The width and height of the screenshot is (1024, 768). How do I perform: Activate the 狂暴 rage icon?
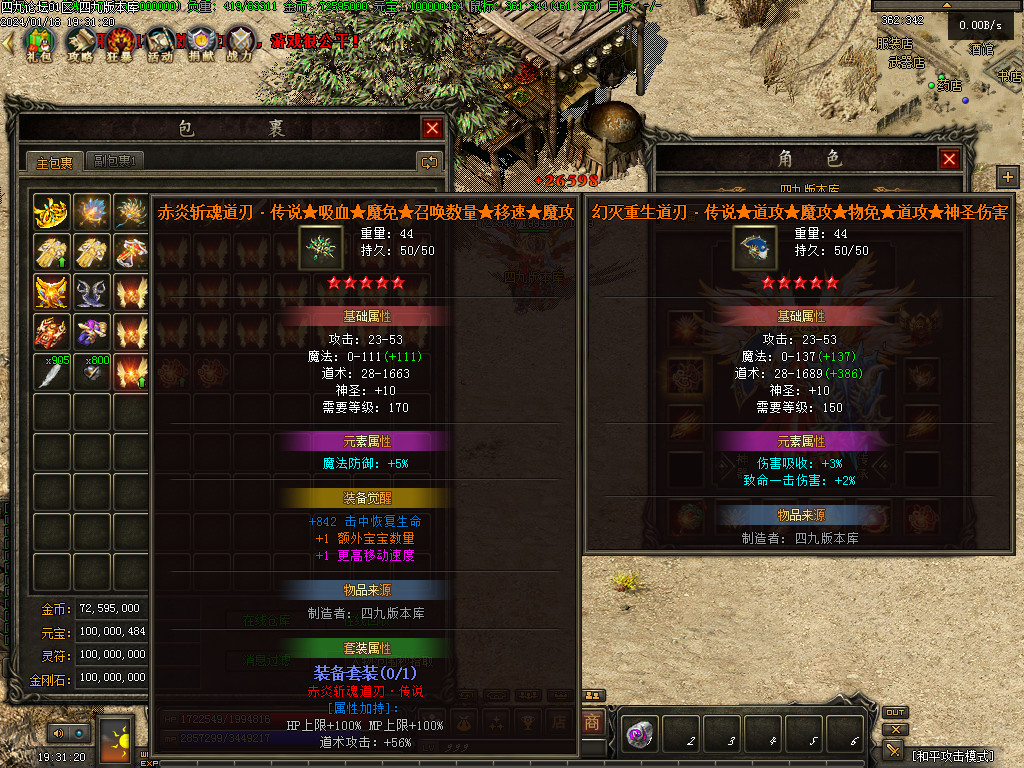(121, 43)
